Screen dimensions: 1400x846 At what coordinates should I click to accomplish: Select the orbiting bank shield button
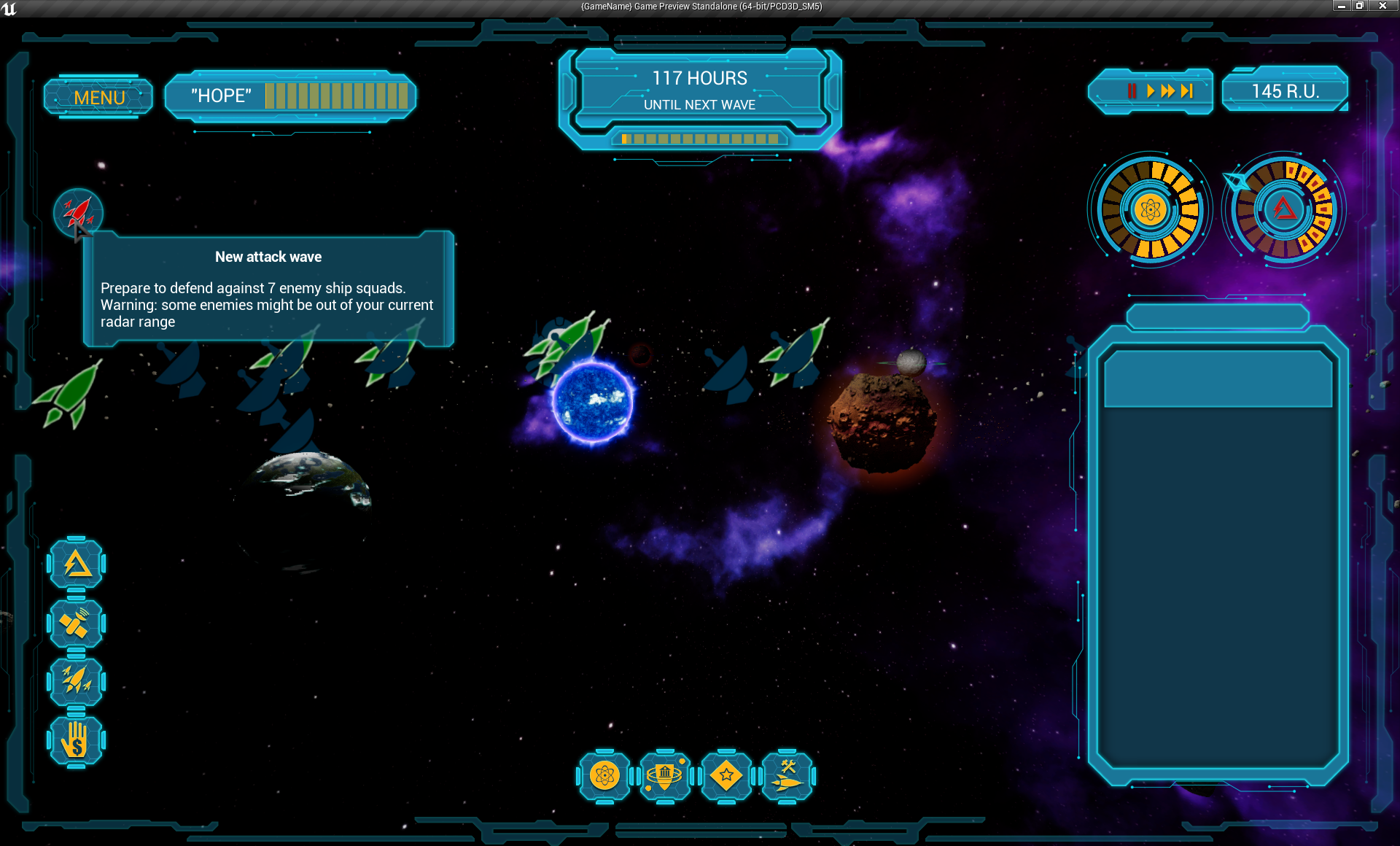[x=665, y=776]
